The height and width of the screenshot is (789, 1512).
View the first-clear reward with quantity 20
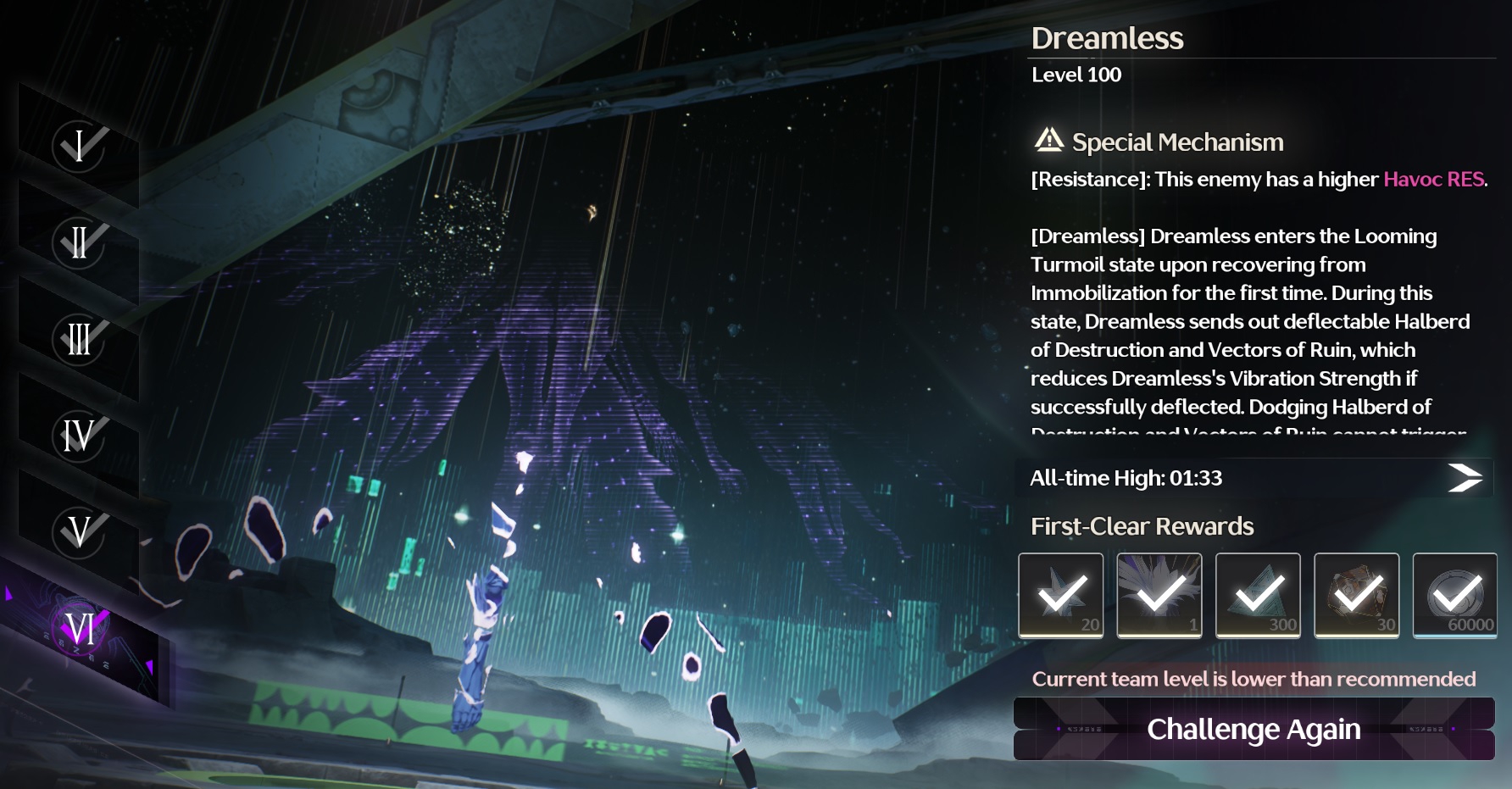point(1060,595)
